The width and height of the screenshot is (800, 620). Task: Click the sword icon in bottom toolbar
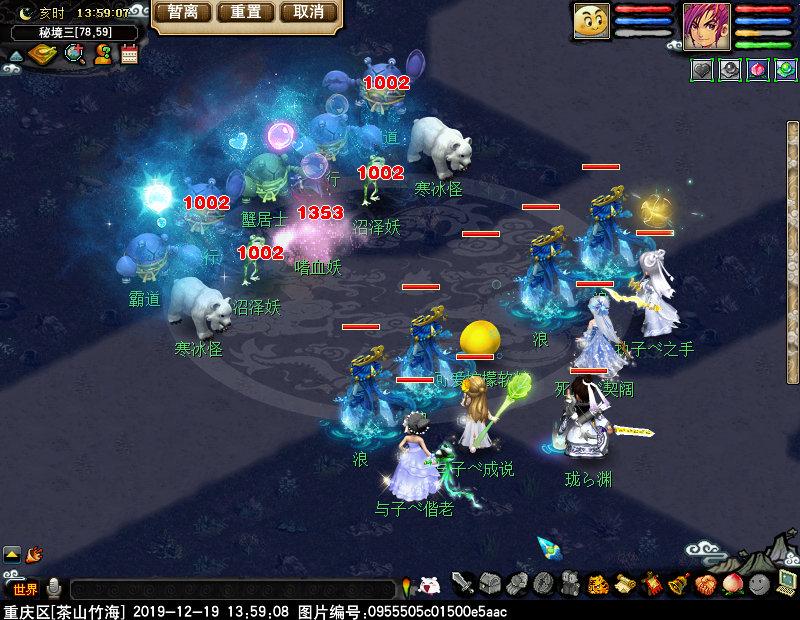coord(462,583)
